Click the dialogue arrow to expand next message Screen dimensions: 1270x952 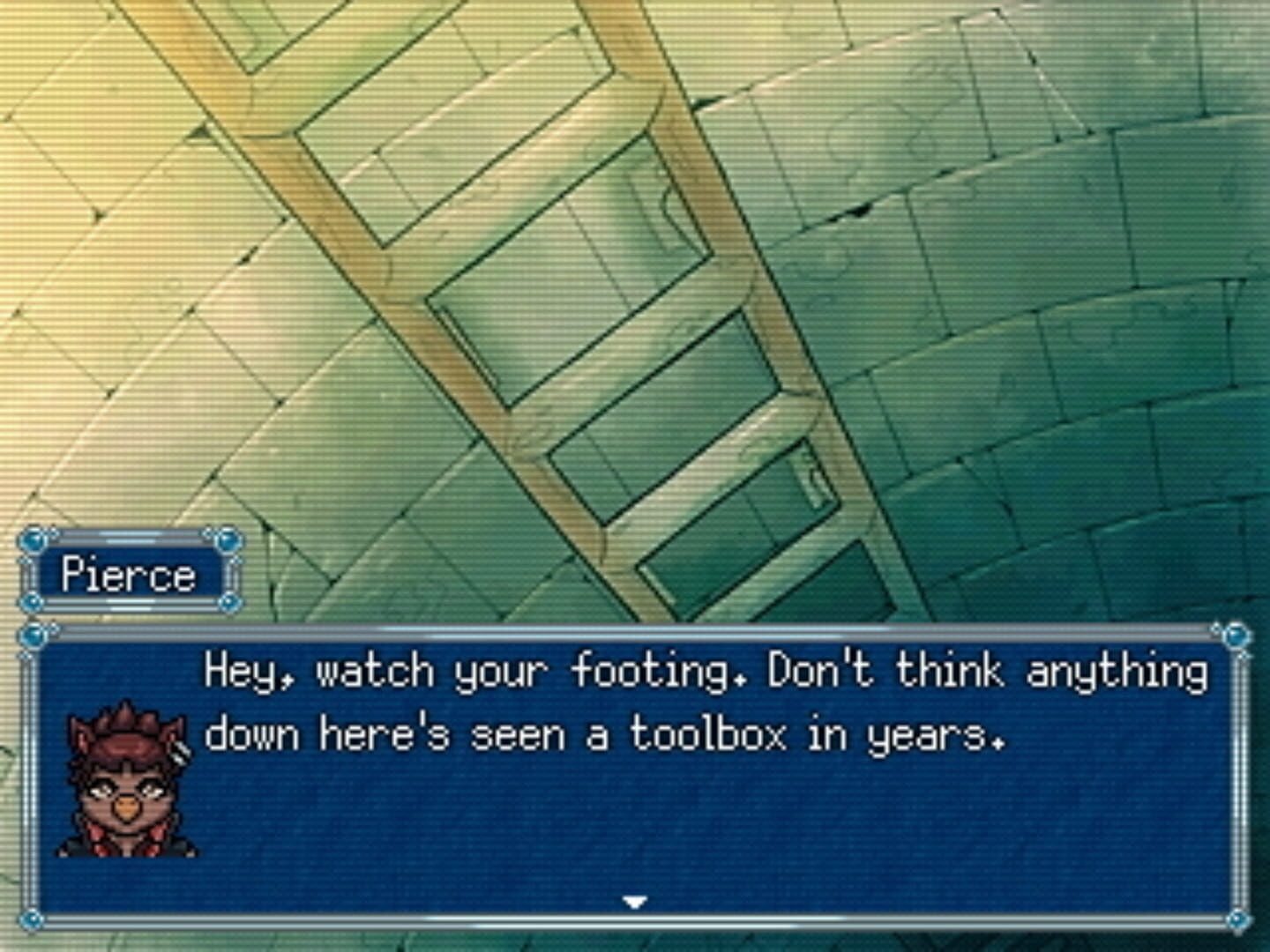[x=634, y=902]
